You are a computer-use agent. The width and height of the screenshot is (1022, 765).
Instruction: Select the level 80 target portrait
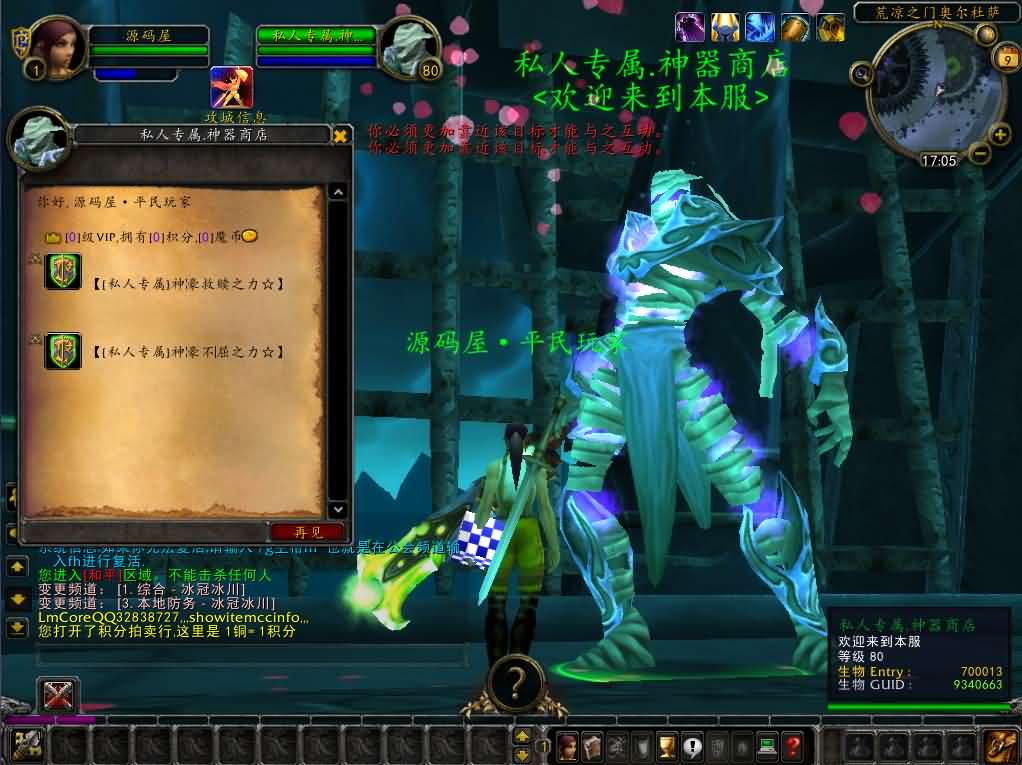click(x=410, y=47)
